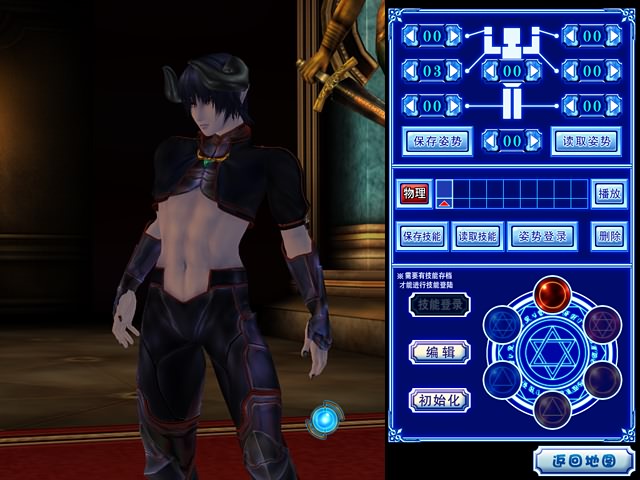Select the bottom dark orb on the magic circle

[551, 410]
